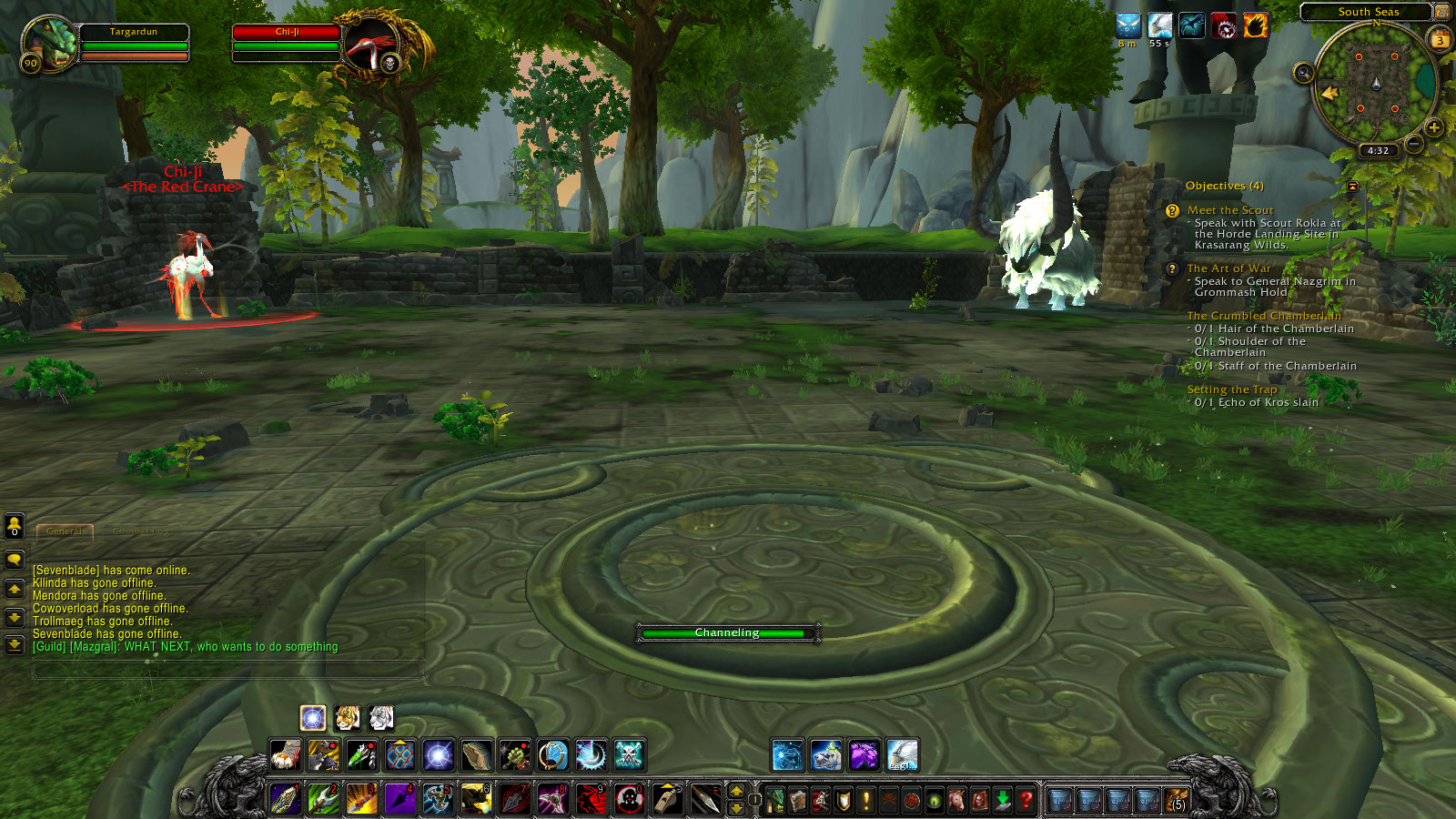Viewport: 1456px width, 819px height.
Task: Open the clock showing 4:32
Action: (x=1378, y=149)
